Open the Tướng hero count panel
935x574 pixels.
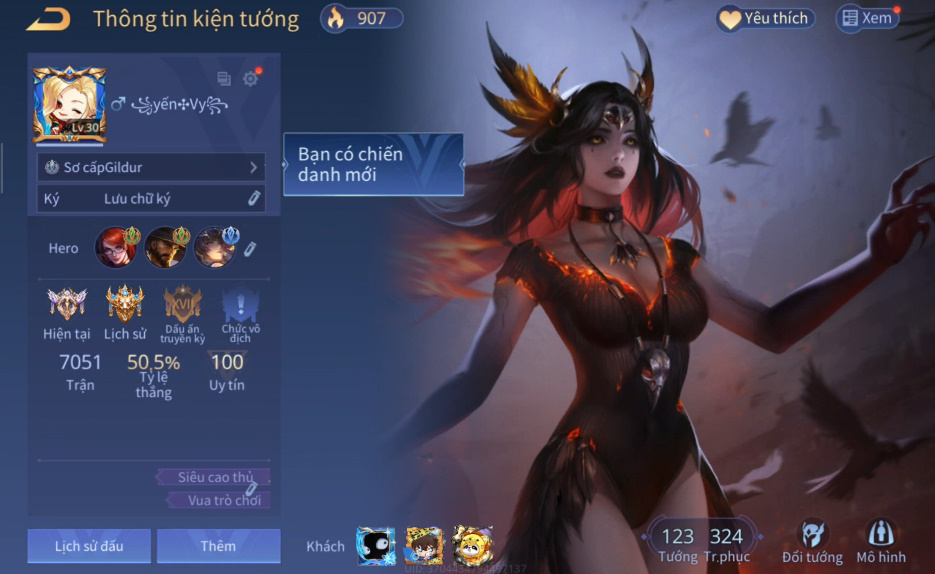click(x=678, y=544)
